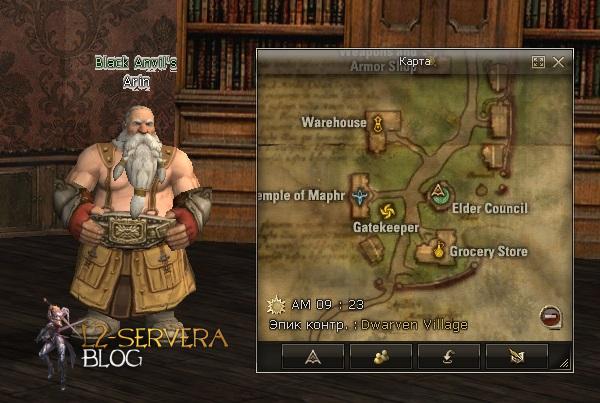Image resolution: width=600 pixels, height=403 pixels.
Task: Toggle the party members button on the map bar
Action: tap(381, 356)
